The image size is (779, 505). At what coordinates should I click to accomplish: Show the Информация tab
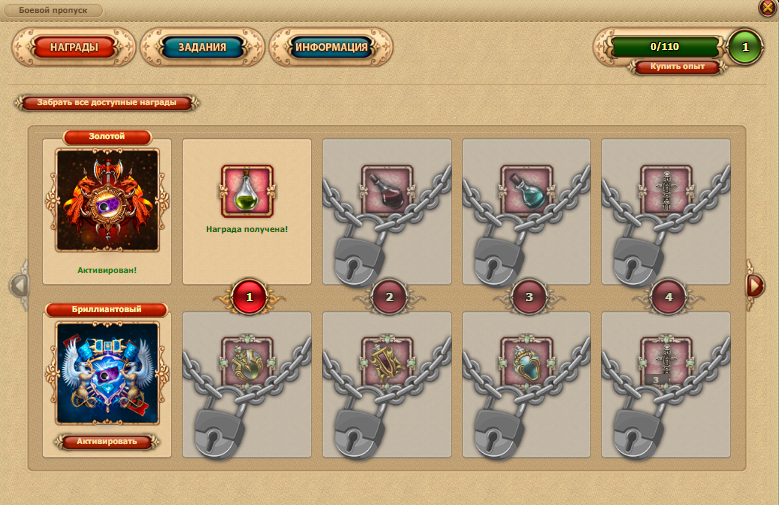331,47
